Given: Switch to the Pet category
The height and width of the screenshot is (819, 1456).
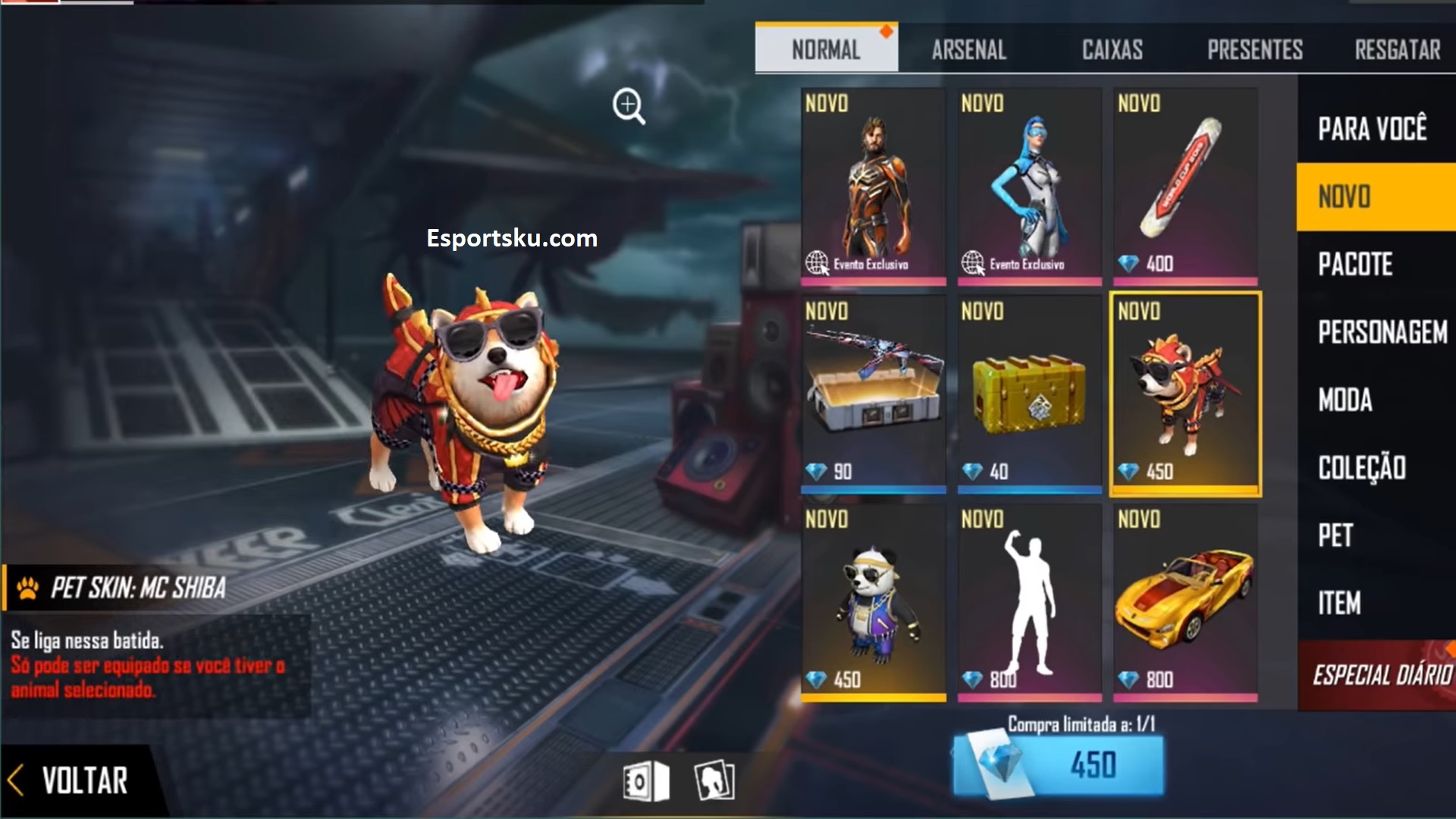Looking at the screenshot, I should tap(1335, 535).
